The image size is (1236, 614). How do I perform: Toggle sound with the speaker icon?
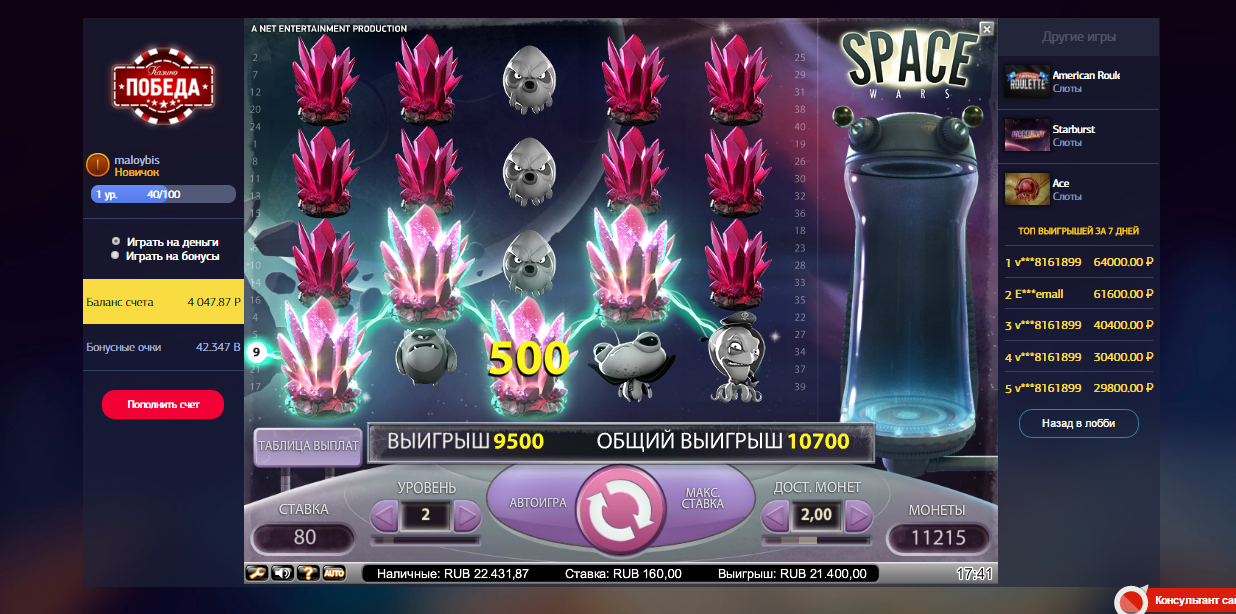[282, 573]
